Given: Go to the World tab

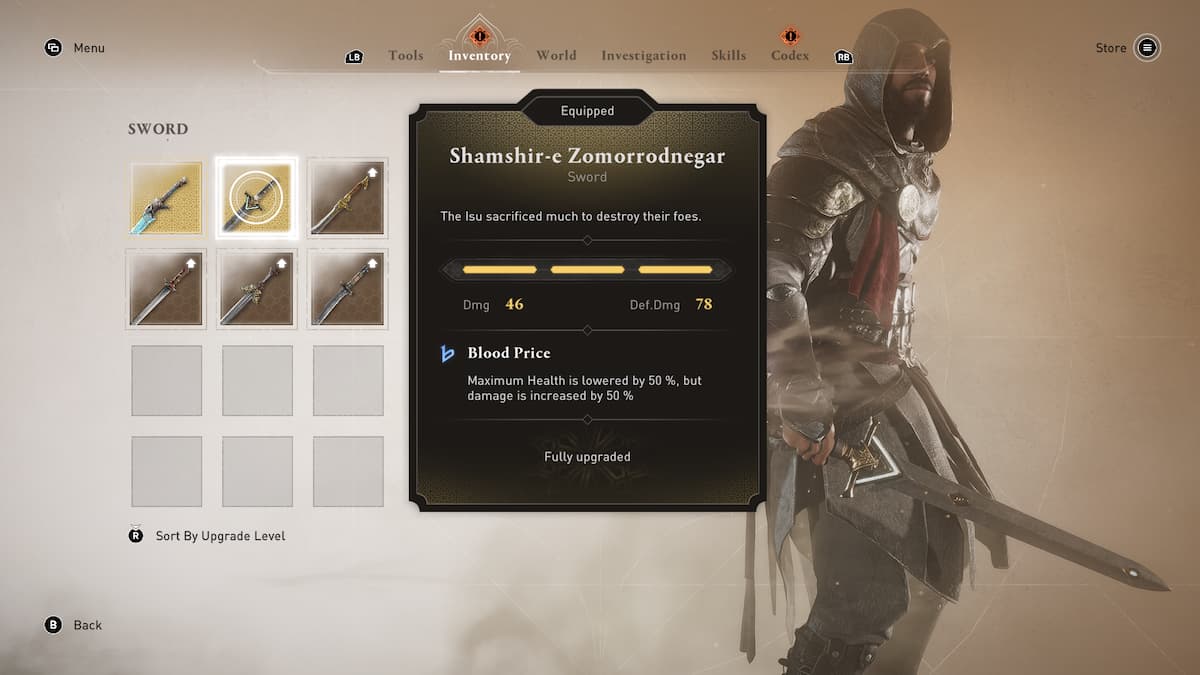Looking at the screenshot, I should pyautogui.click(x=556, y=56).
